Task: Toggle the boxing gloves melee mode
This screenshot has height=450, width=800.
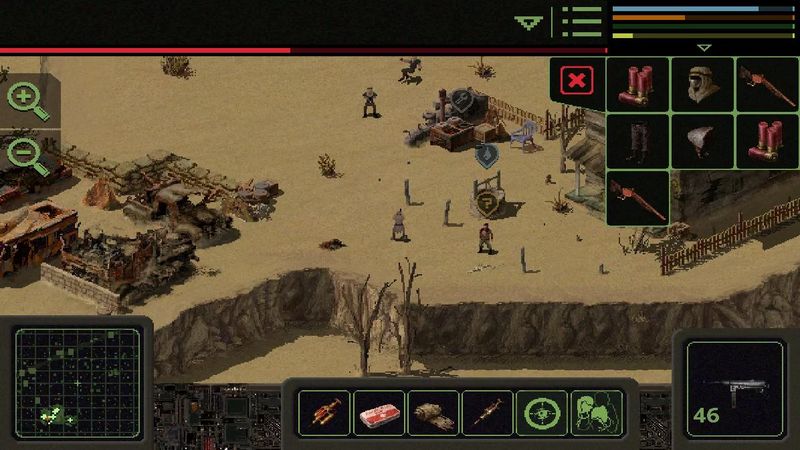Action: coord(596,412)
